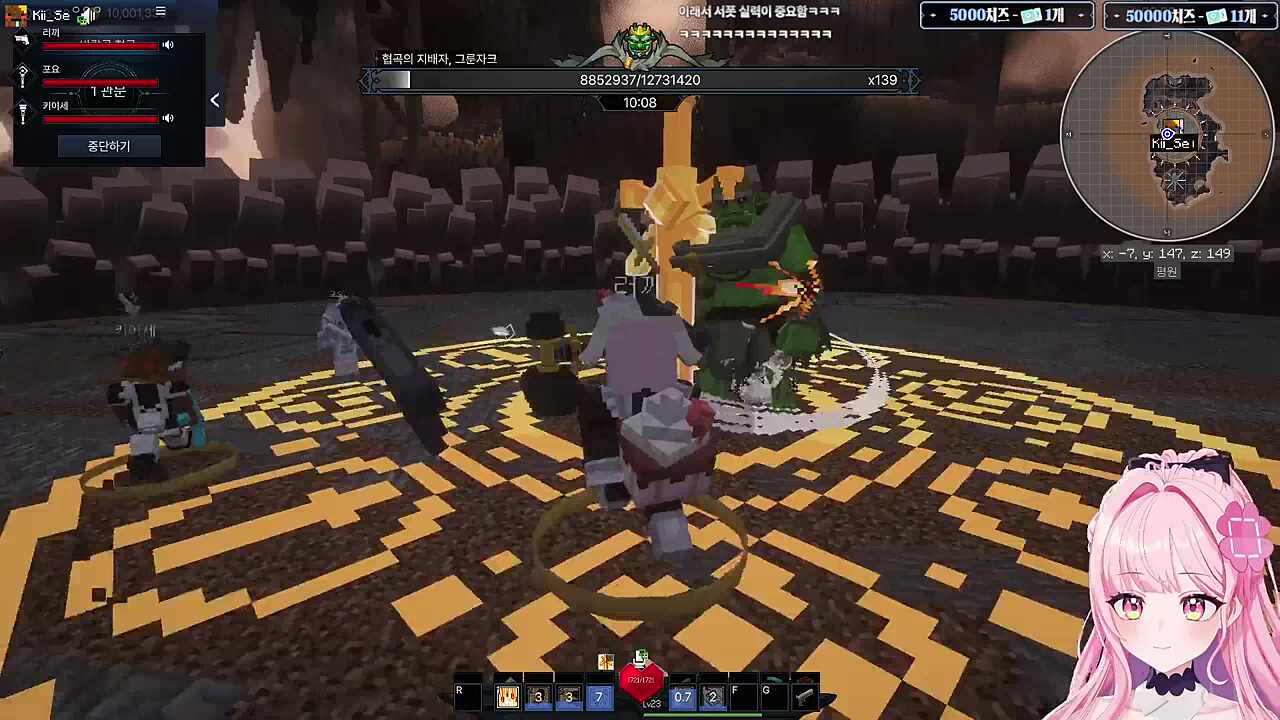Toggle the speaker icon next to 러끼
This screenshot has width=1280, height=720.
click(168, 45)
